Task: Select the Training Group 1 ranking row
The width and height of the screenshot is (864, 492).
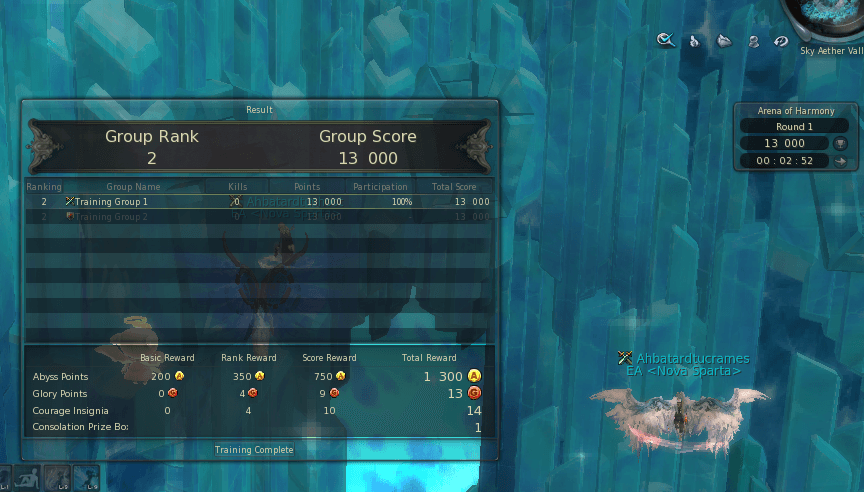Action: click(x=258, y=201)
